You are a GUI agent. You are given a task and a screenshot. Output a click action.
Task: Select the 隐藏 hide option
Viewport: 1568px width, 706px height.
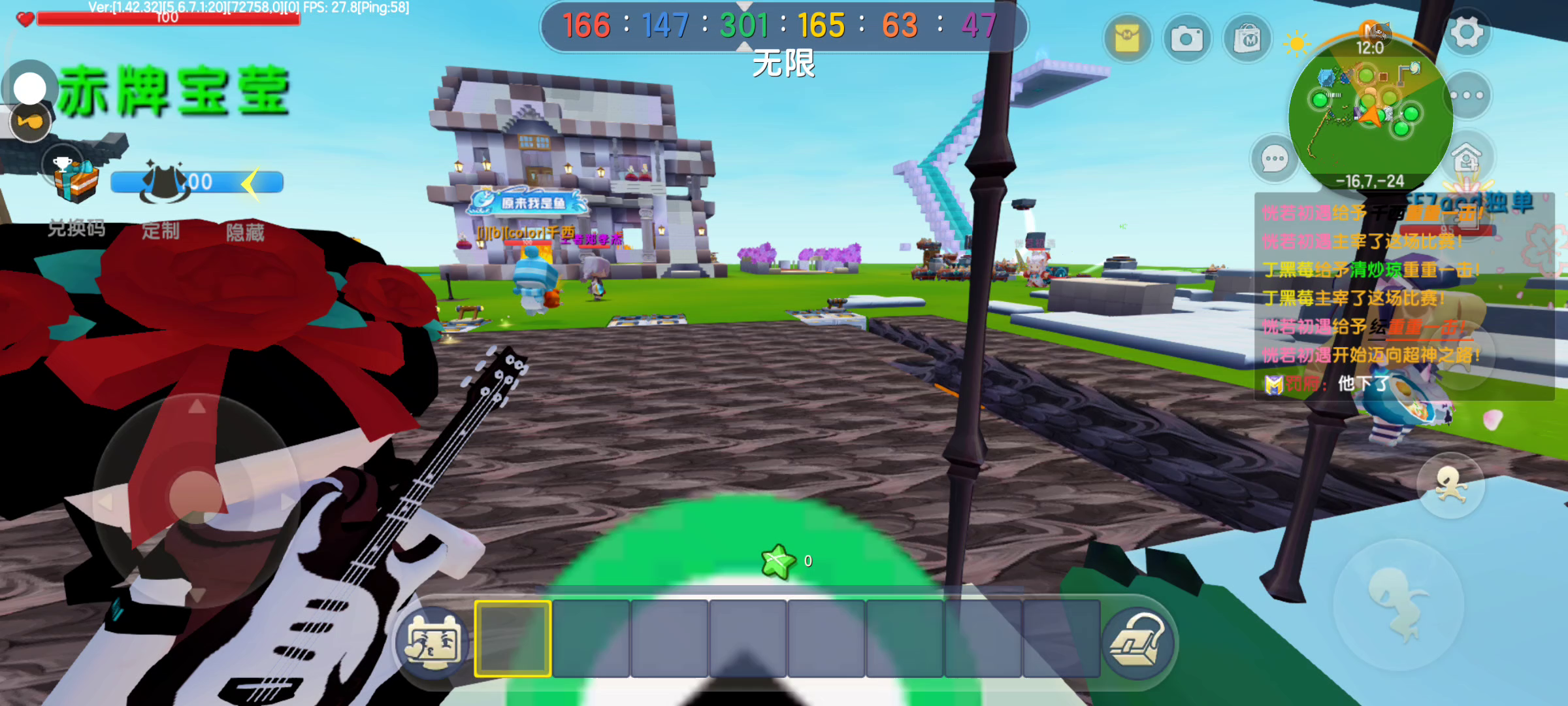click(x=245, y=232)
